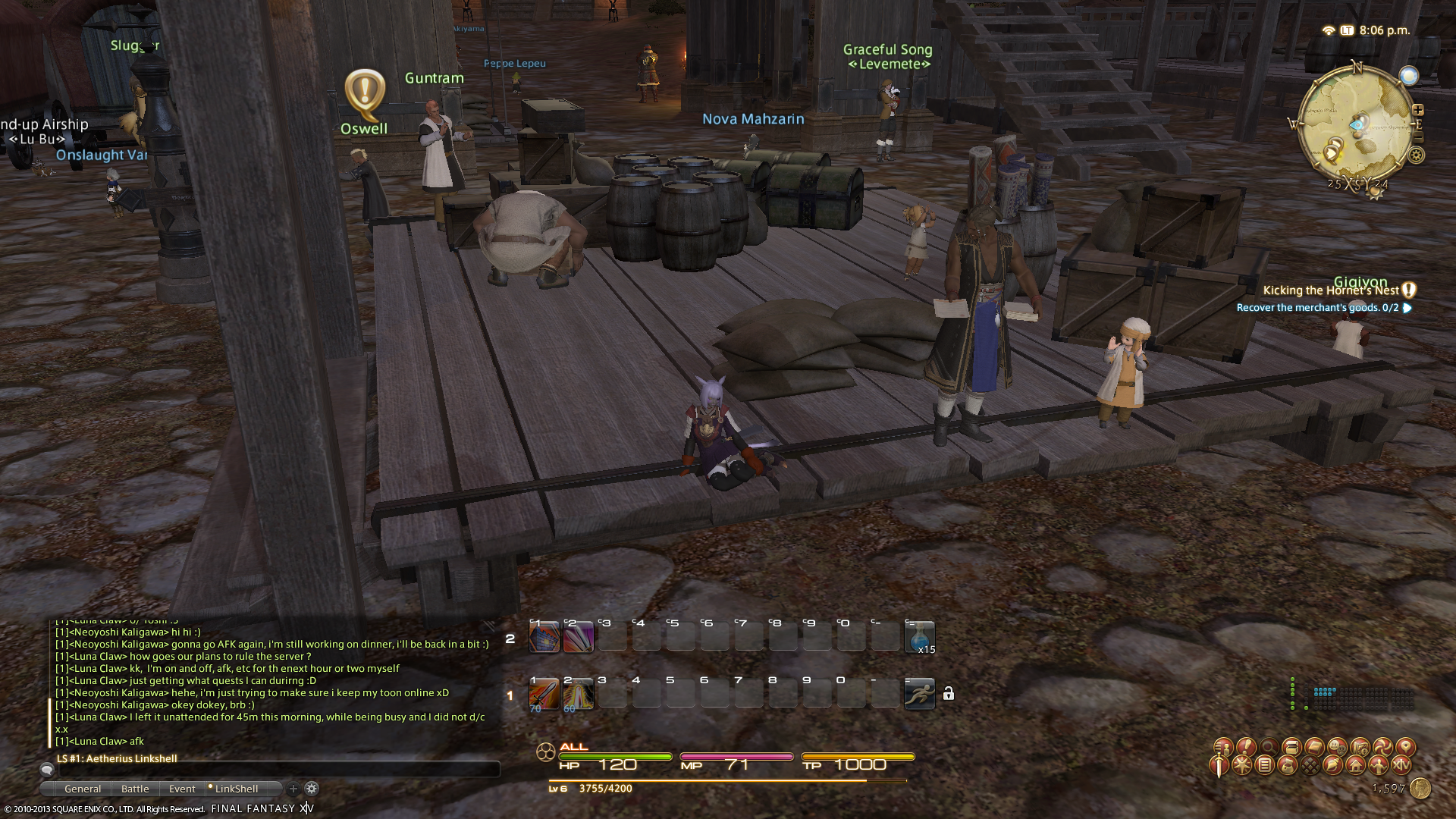This screenshot has height=819, width=1456.
Task: Open the XIV system menu icon
Action: point(1401,765)
